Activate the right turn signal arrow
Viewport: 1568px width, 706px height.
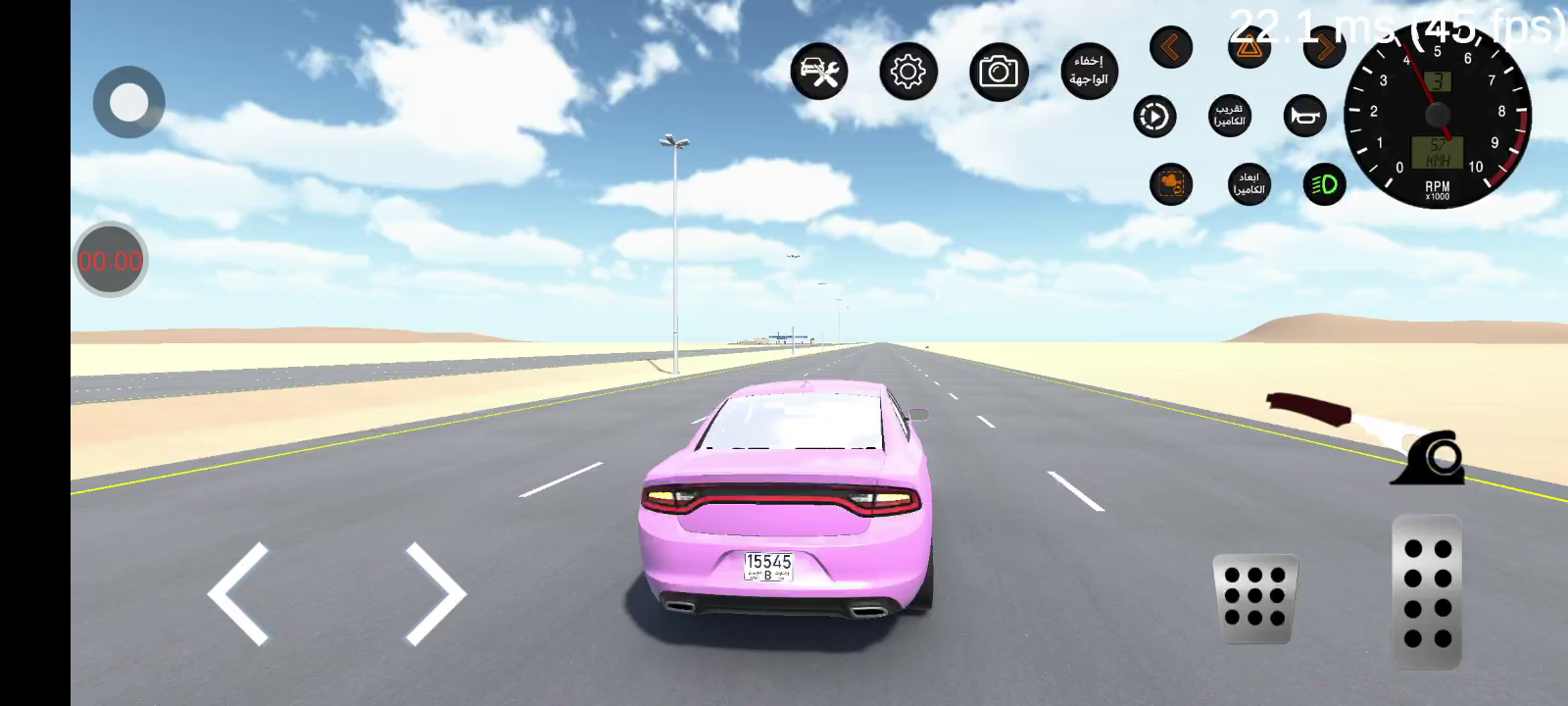(1325, 47)
